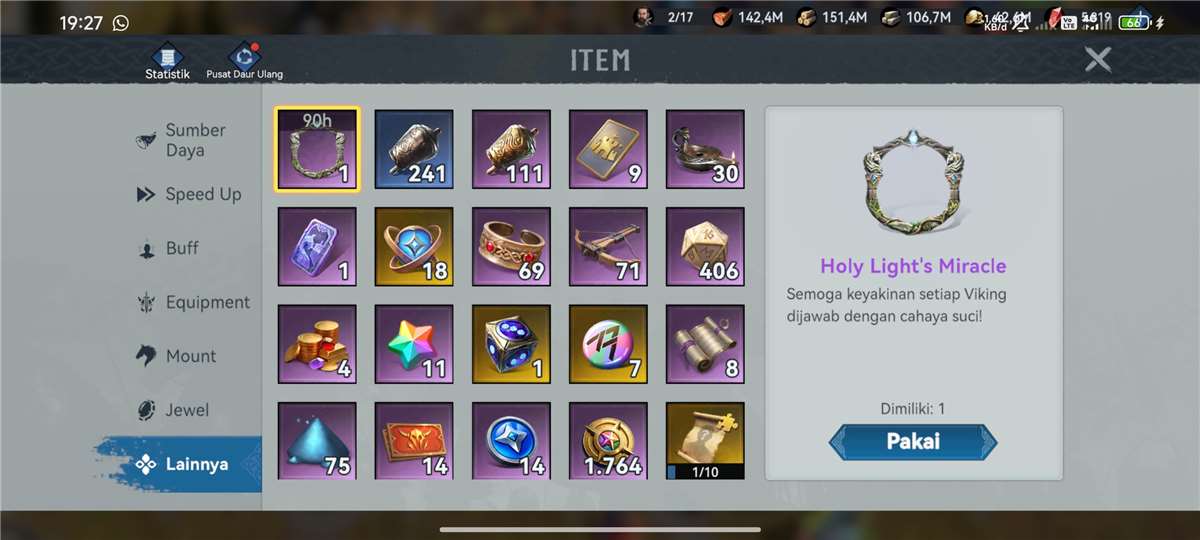Viewport: 1200px width, 540px height.
Task: Choose the binoculars item slot
Action: 706,345
